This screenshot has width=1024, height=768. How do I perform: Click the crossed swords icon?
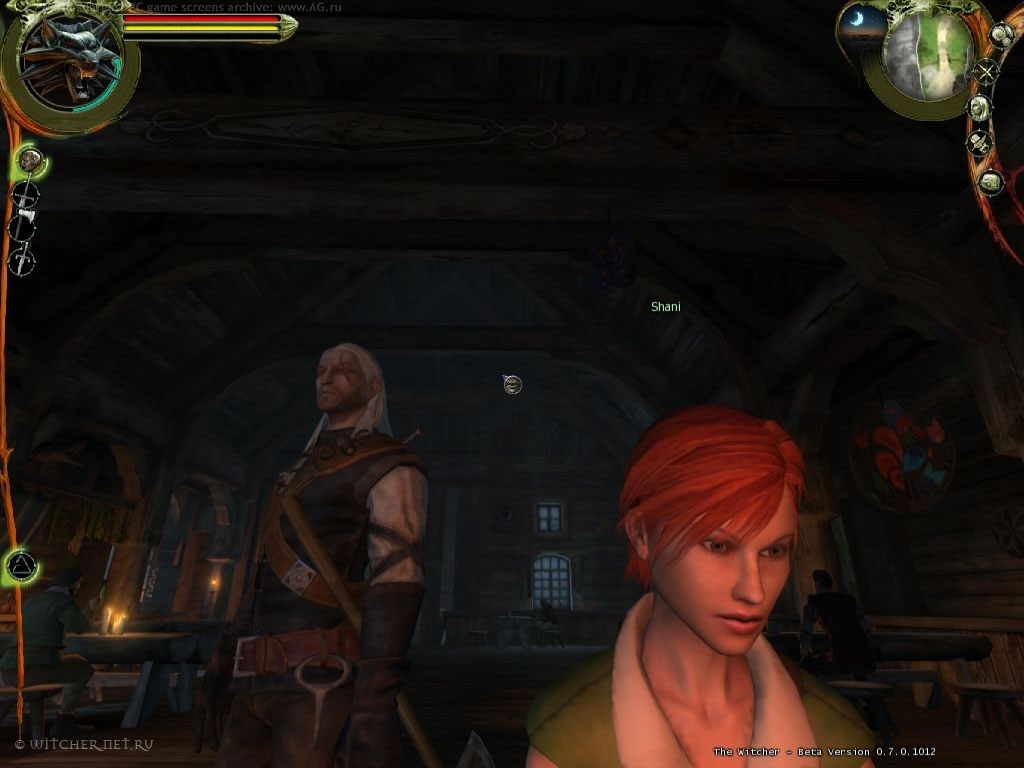[986, 71]
